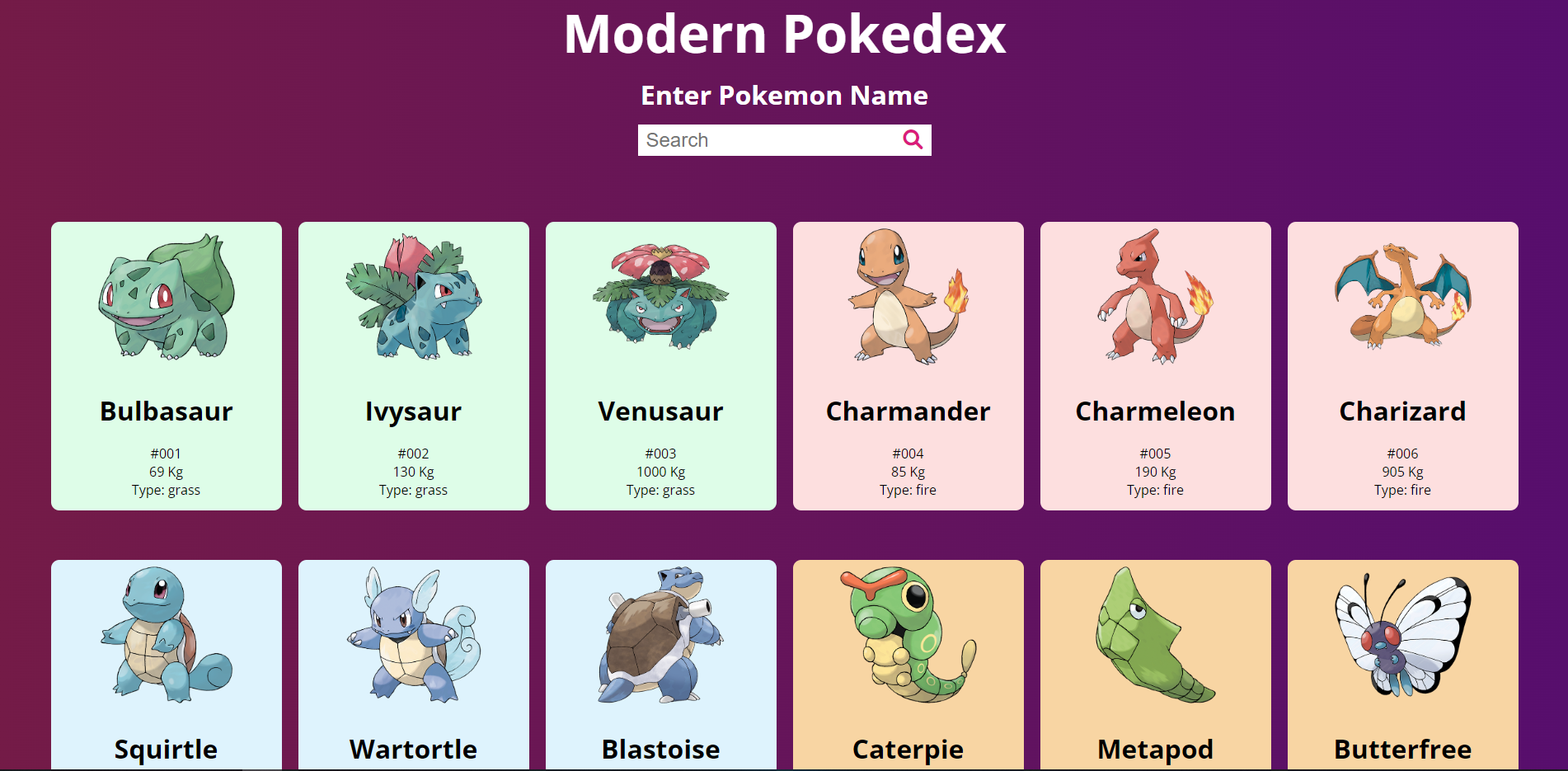Click the Charizard name heading
The height and width of the screenshot is (771, 1568).
(x=1402, y=411)
